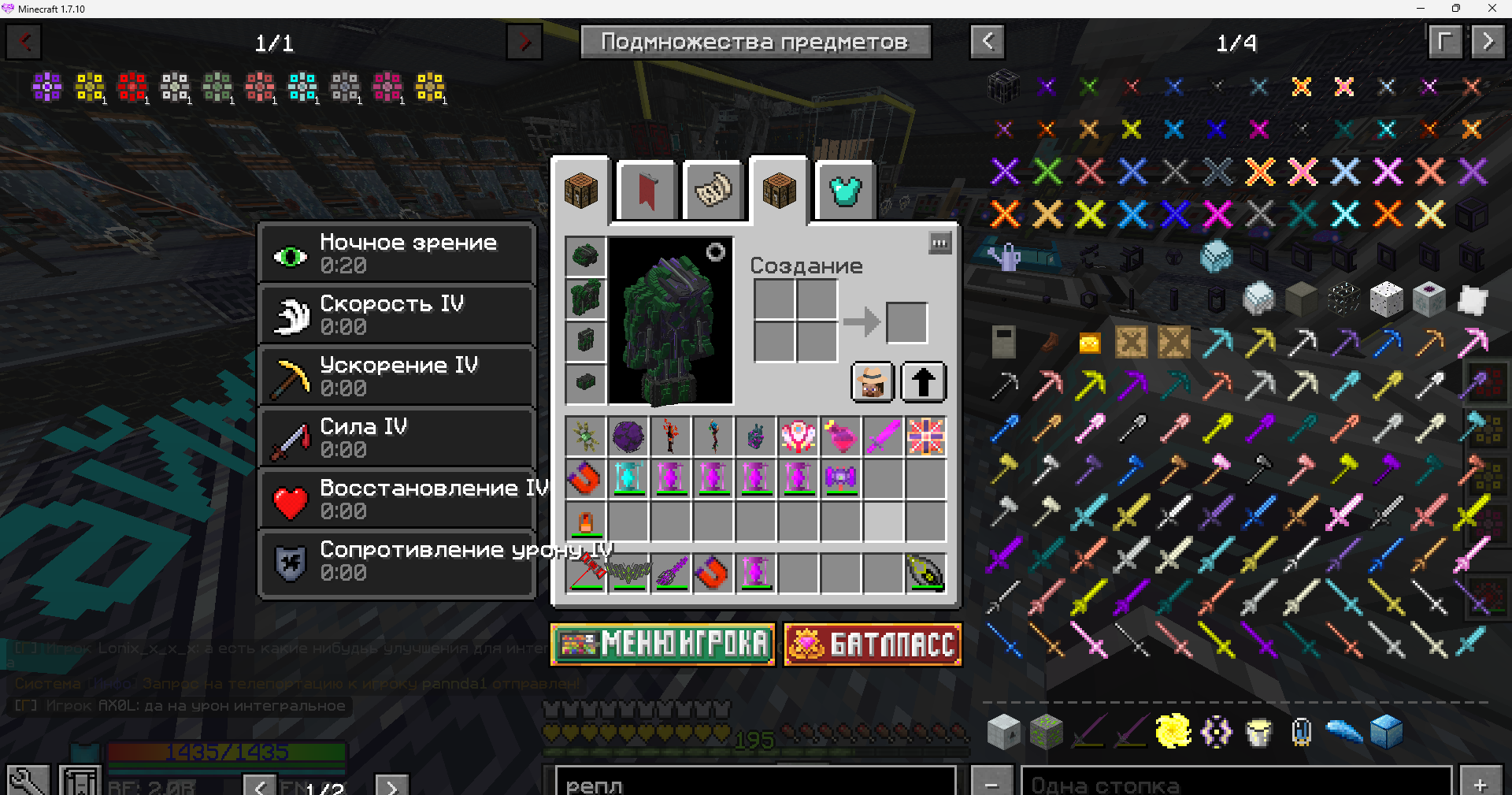Click the player face button with hat

click(x=873, y=383)
